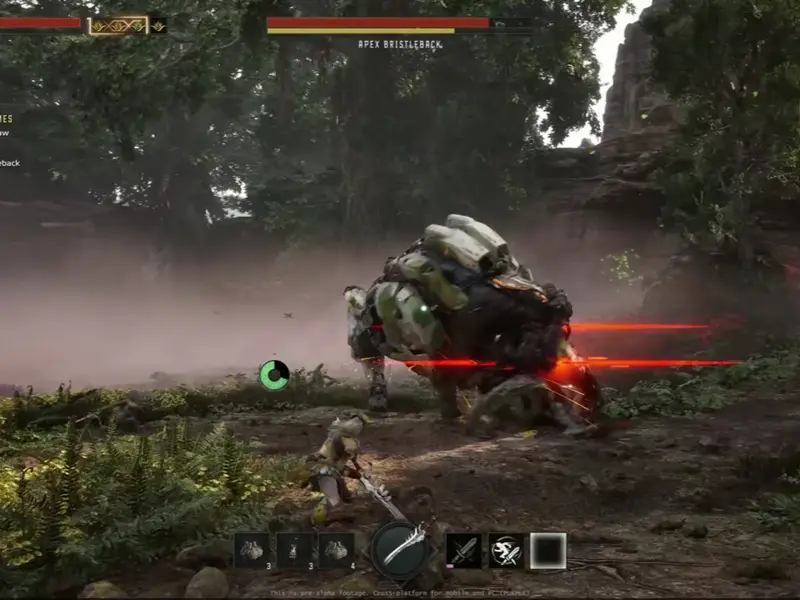Click the gold-framed plant charges icon
Image resolution: width=800 pixels, height=600 pixels.
[x=118, y=25]
